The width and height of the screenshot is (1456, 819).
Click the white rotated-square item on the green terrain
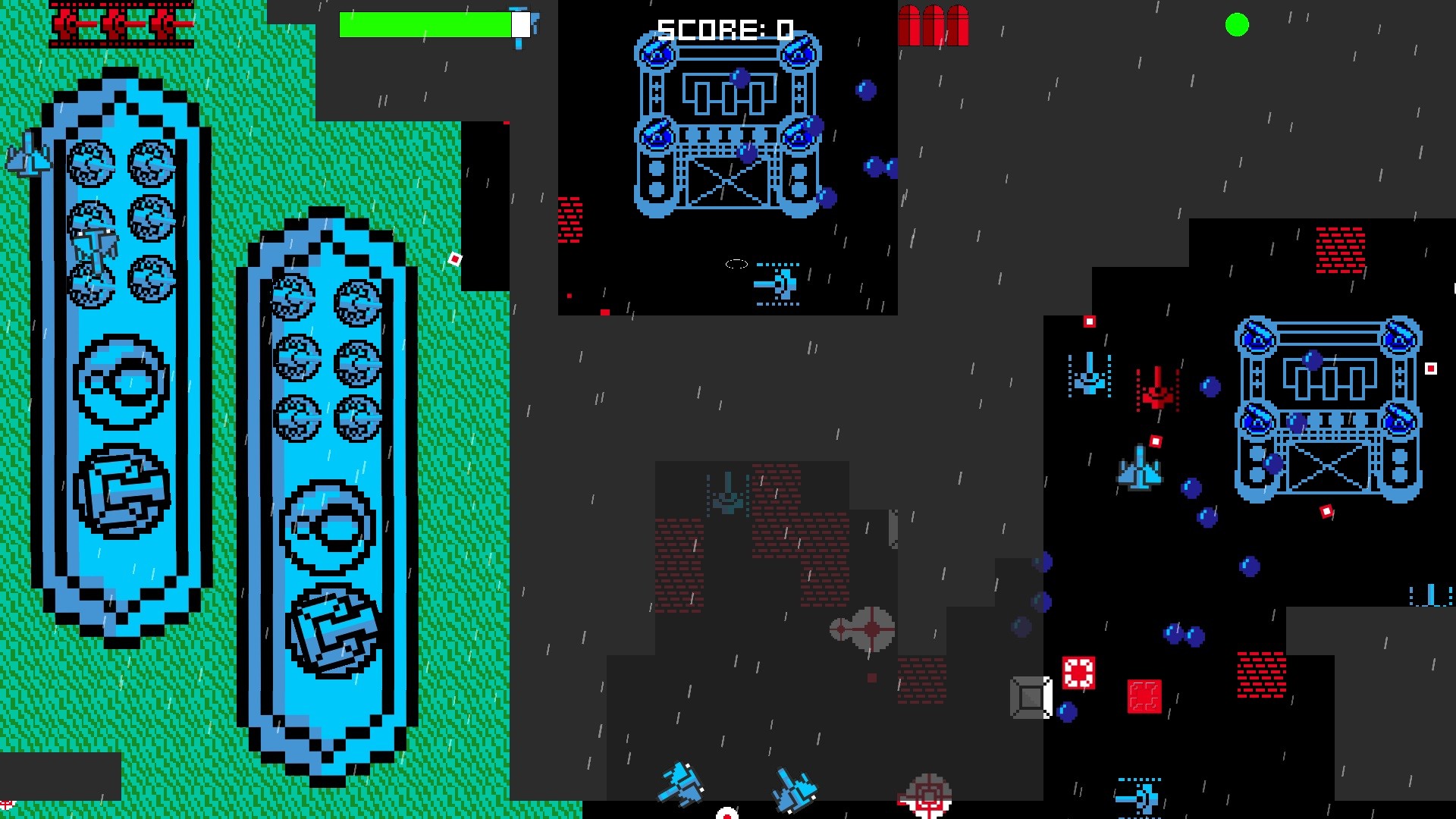[x=453, y=260]
